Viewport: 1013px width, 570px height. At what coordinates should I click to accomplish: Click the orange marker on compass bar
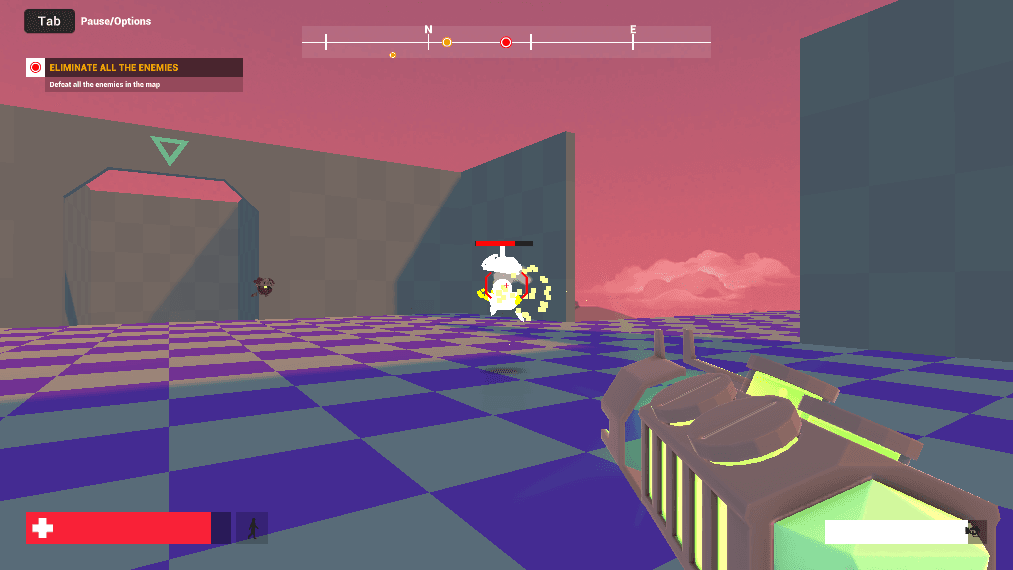point(447,42)
